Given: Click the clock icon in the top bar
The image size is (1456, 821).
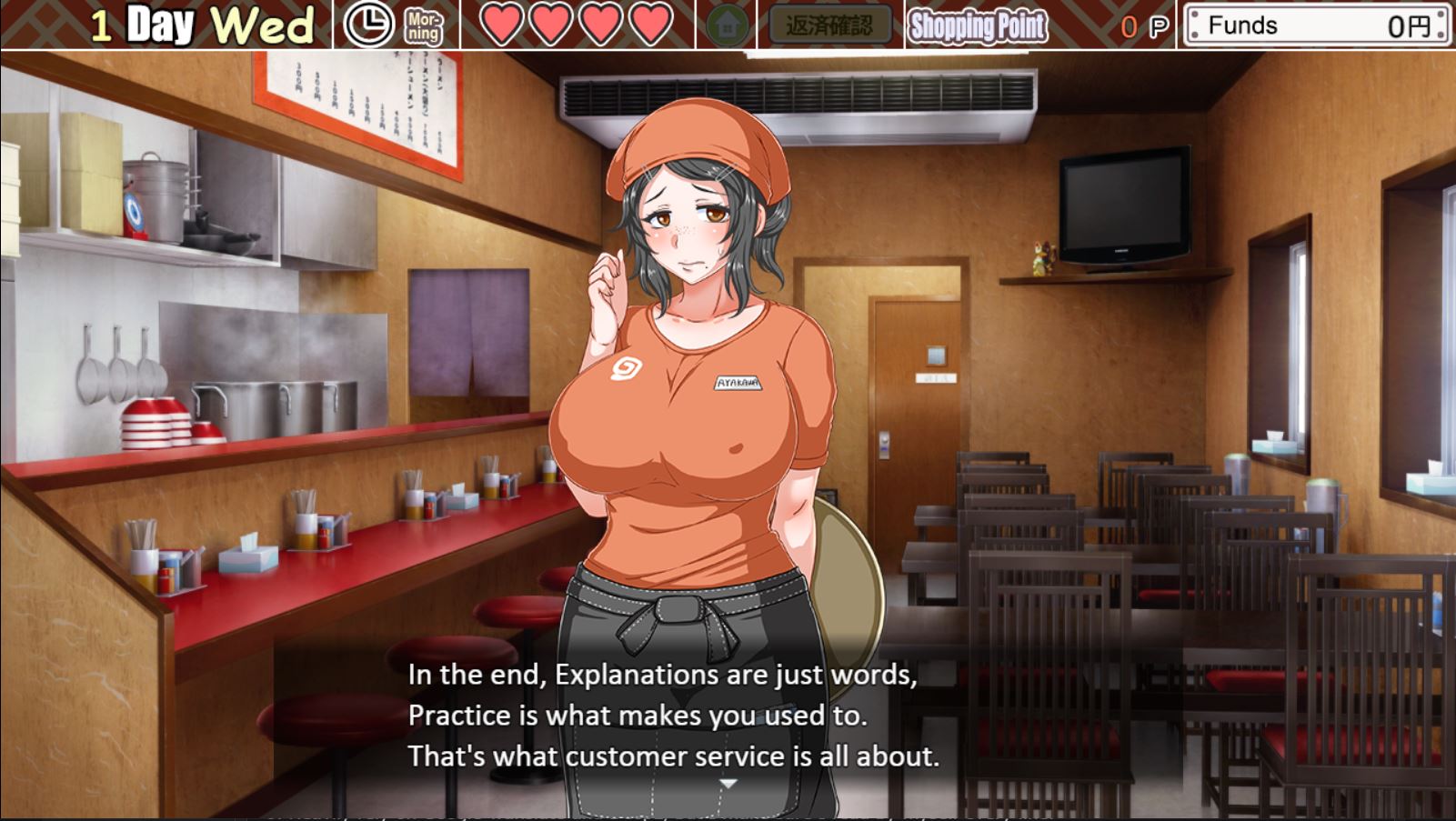Looking at the screenshot, I should pyautogui.click(x=368, y=25).
